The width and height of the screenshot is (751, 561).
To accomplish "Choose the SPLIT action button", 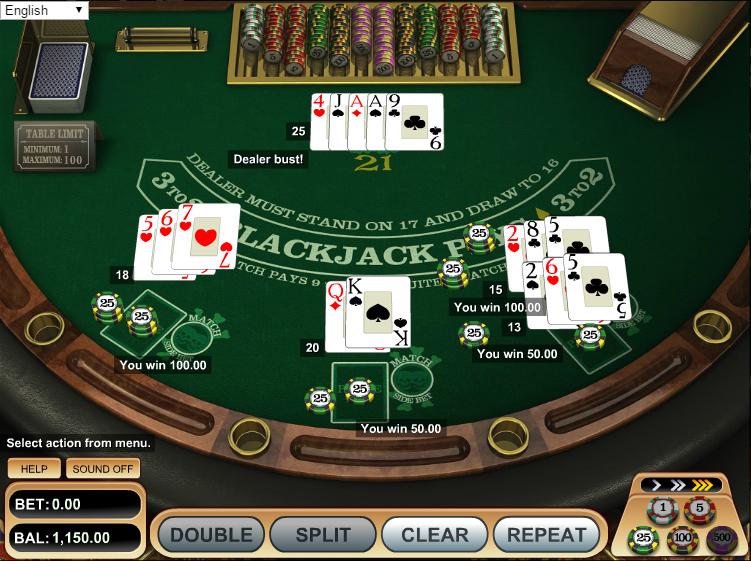I will [323, 535].
